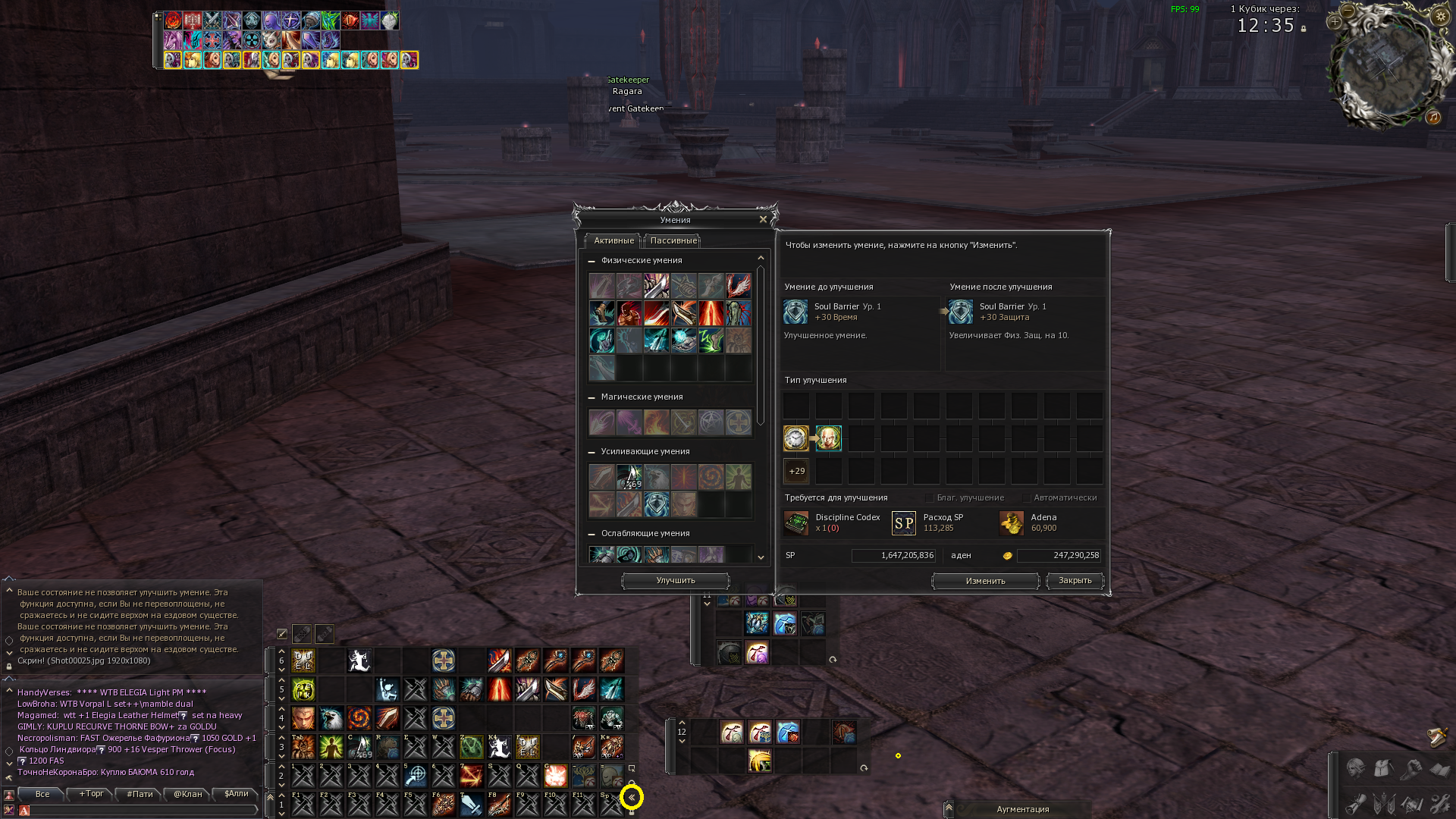Click the Discipline Codex item icon
This screenshot has width=1456, height=819.
[795, 523]
